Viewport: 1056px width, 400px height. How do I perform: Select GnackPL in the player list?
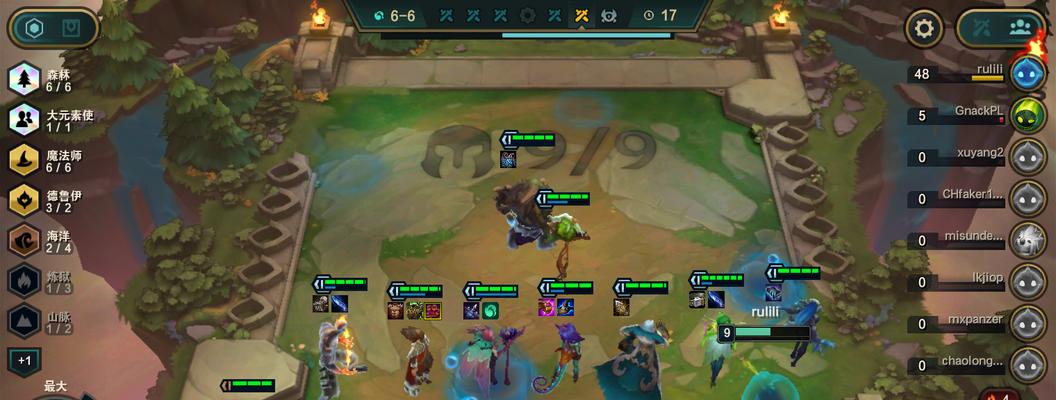pos(1027,114)
